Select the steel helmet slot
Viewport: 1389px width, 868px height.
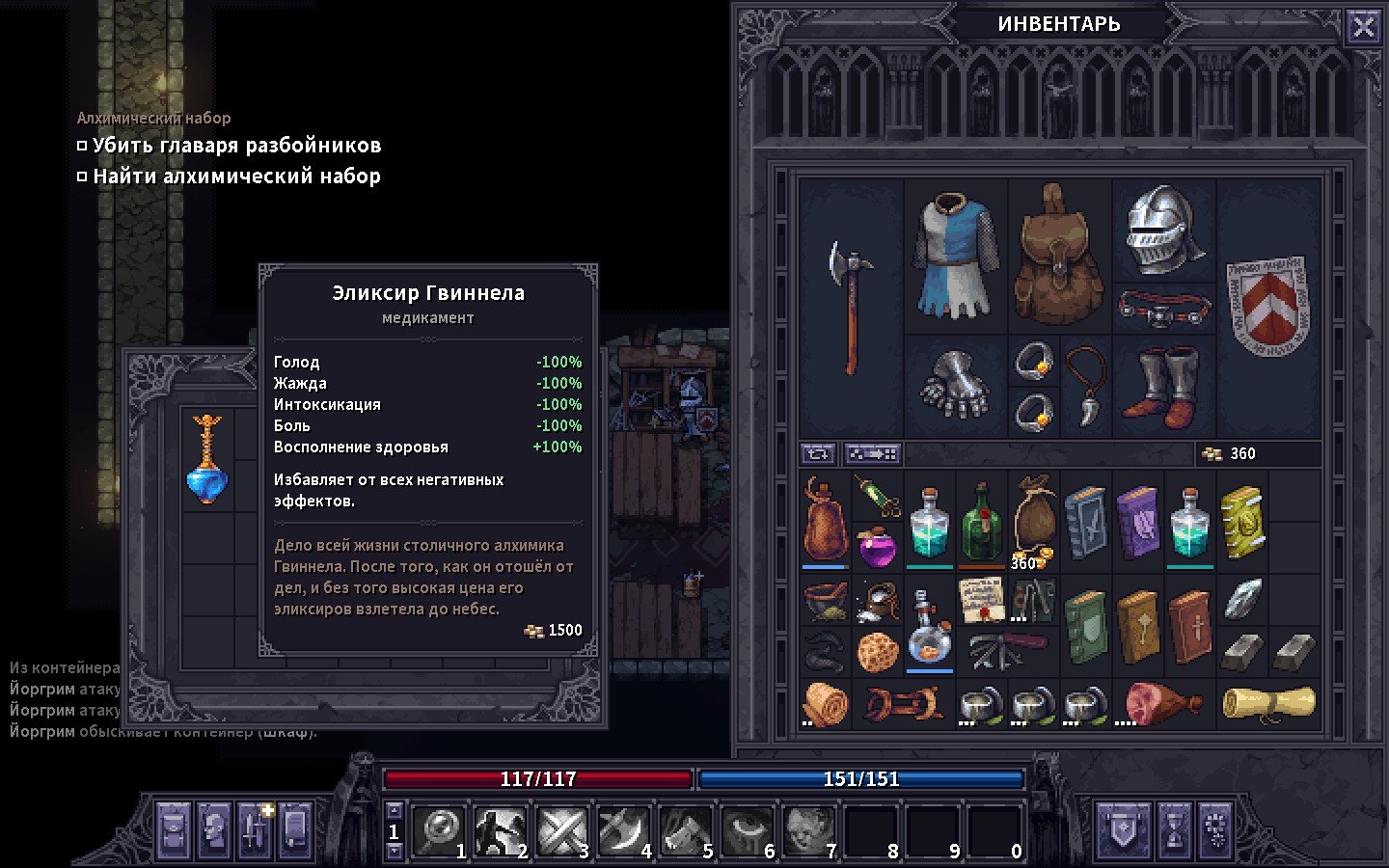[1163, 230]
